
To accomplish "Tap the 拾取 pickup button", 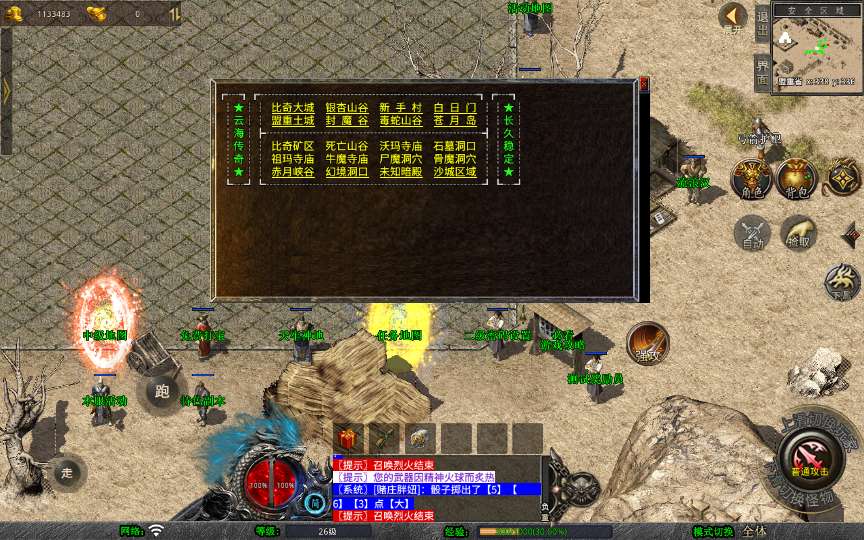I will (798, 235).
